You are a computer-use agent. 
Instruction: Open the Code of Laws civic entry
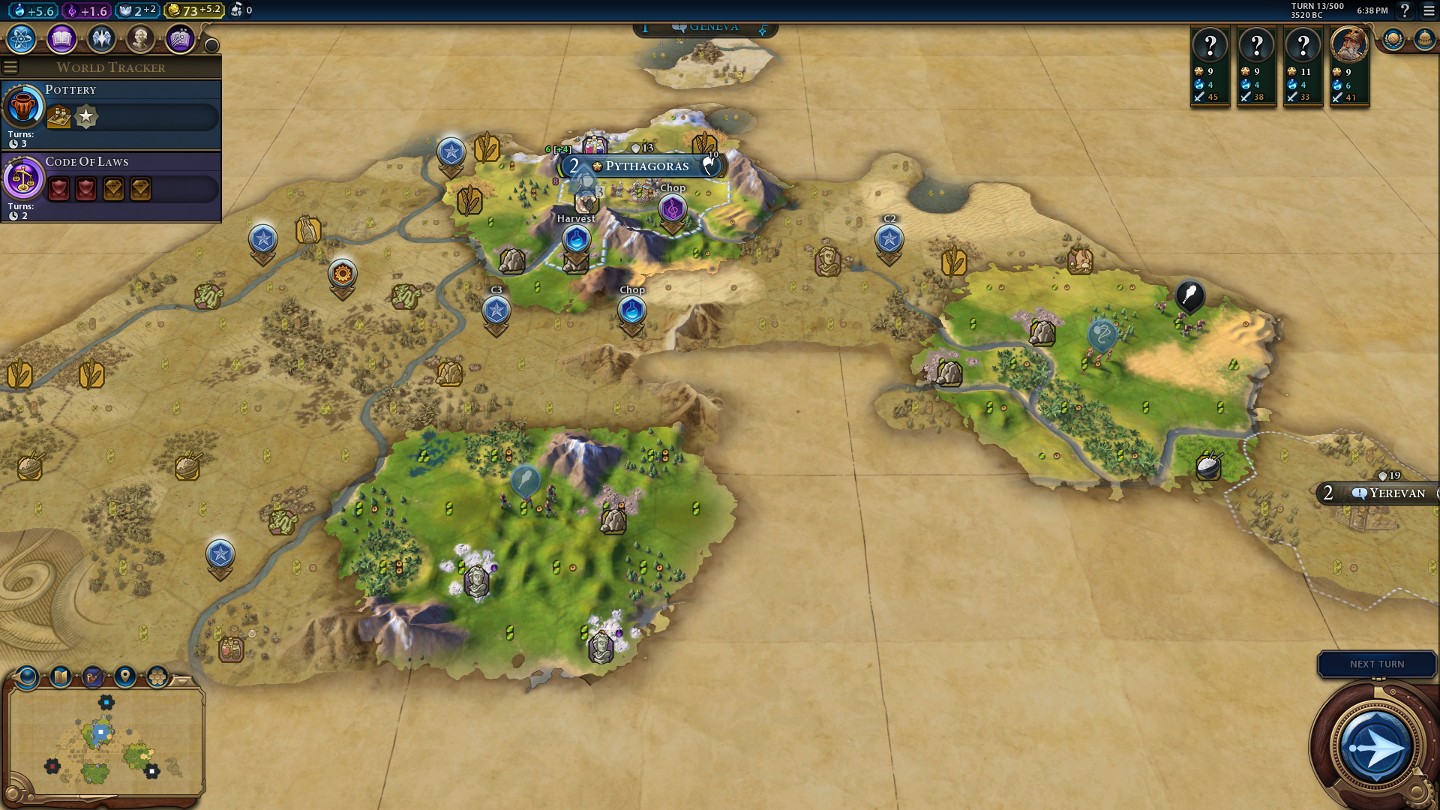click(x=110, y=178)
